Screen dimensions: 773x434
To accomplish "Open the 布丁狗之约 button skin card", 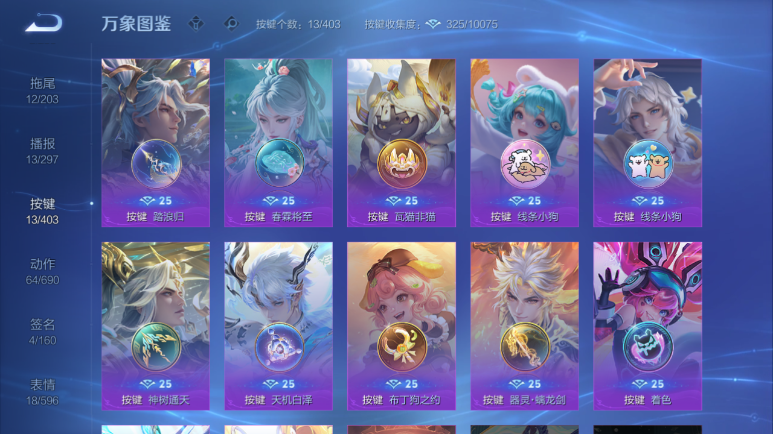I will click(401, 325).
